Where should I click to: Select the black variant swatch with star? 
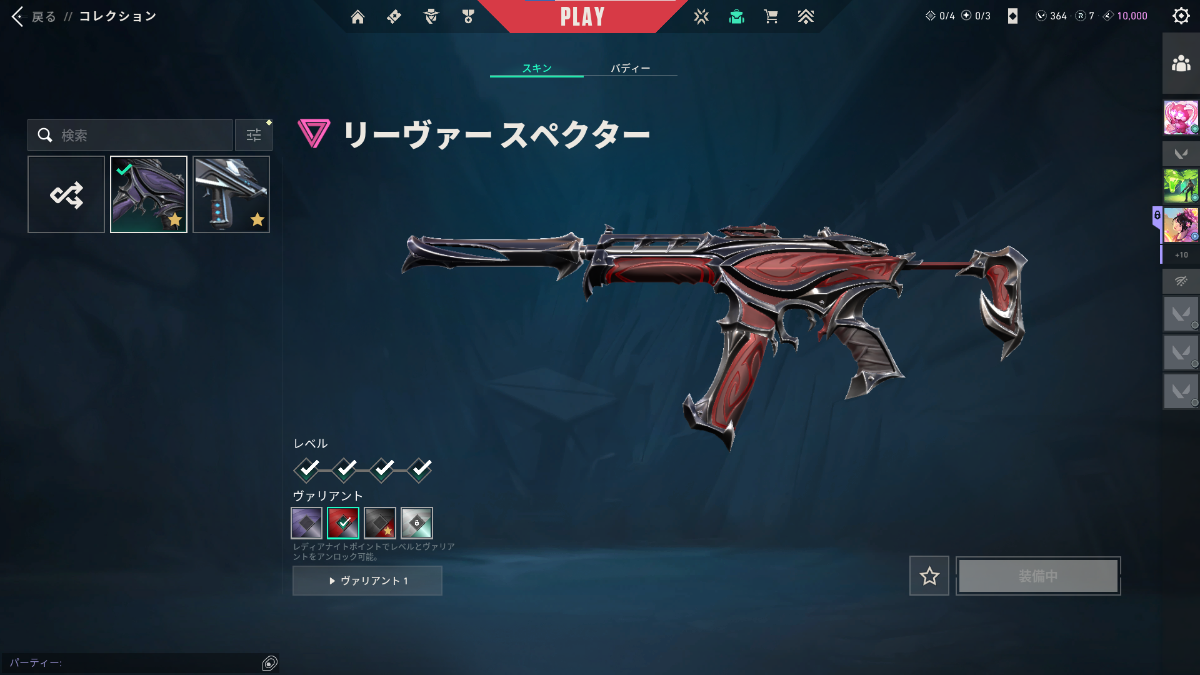(380, 523)
